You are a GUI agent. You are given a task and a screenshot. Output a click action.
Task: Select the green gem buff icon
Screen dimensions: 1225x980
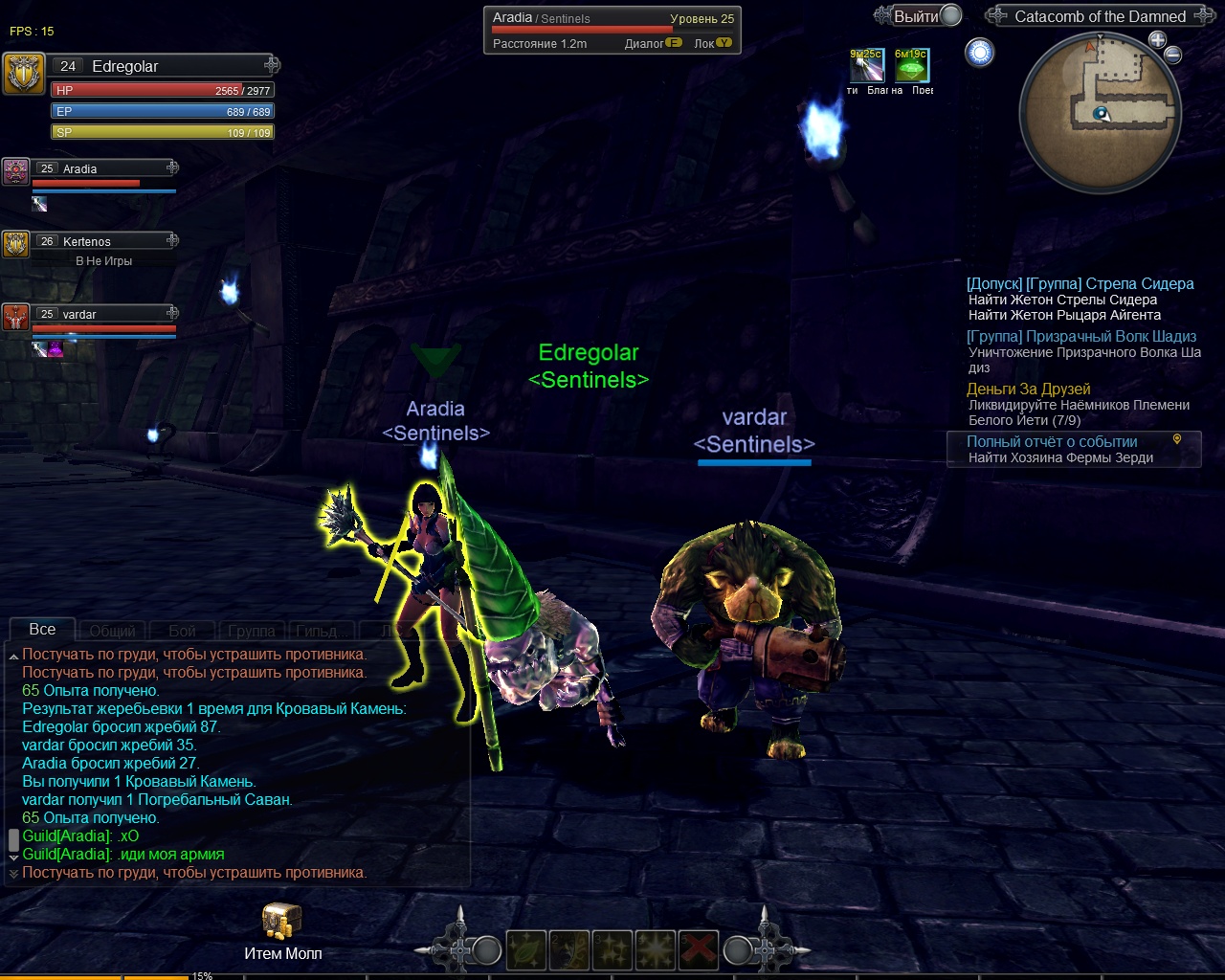point(911,66)
